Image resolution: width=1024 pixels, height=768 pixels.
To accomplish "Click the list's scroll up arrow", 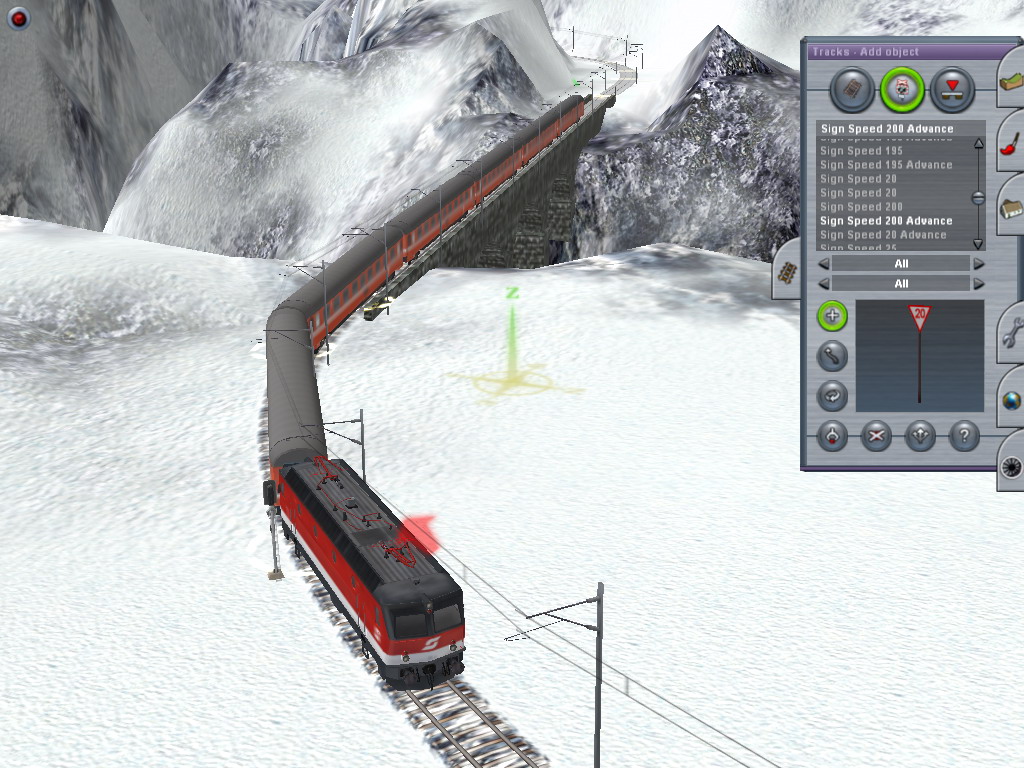I will [978, 144].
